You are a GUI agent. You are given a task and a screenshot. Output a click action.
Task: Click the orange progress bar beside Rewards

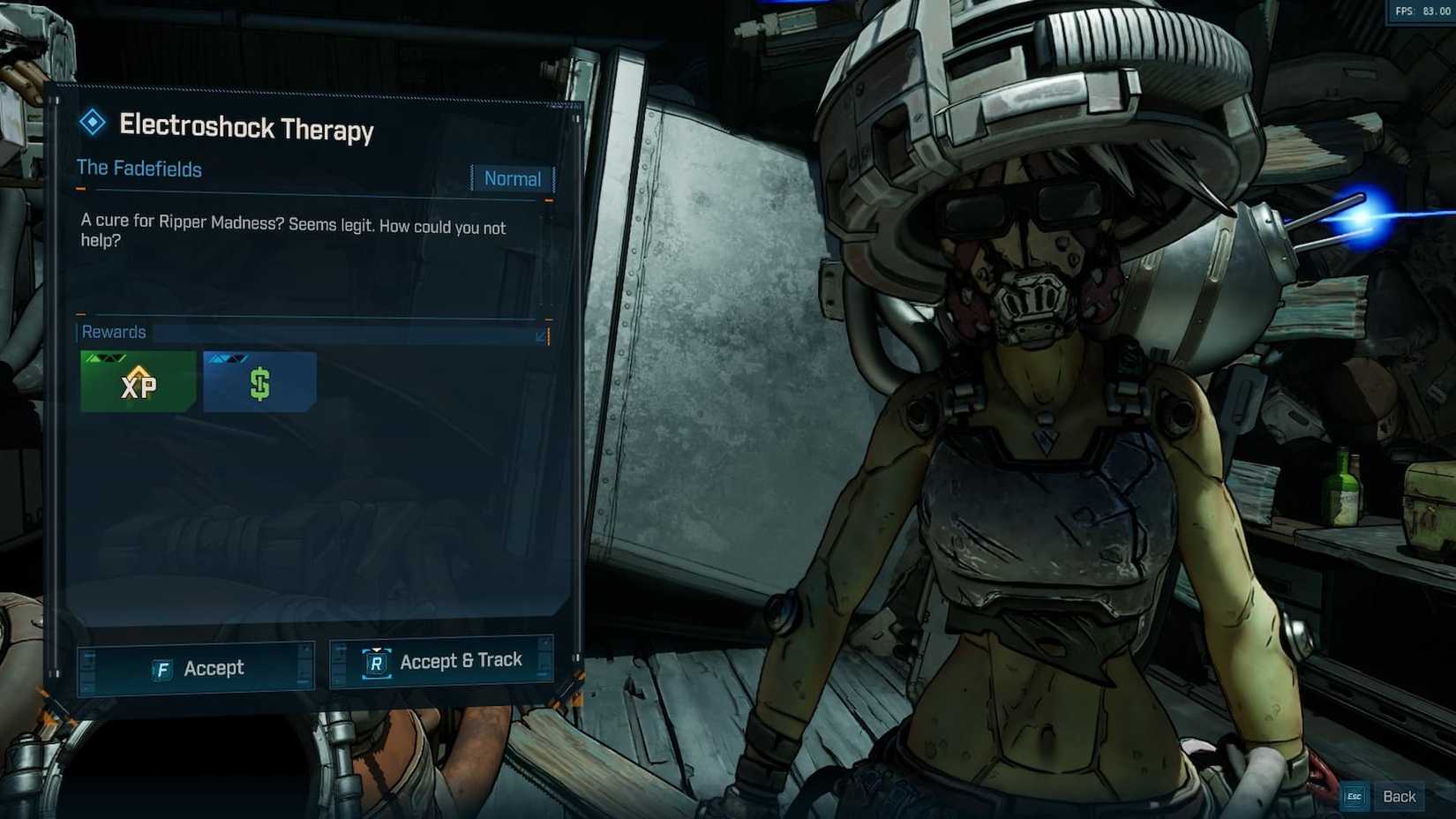(547, 336)
